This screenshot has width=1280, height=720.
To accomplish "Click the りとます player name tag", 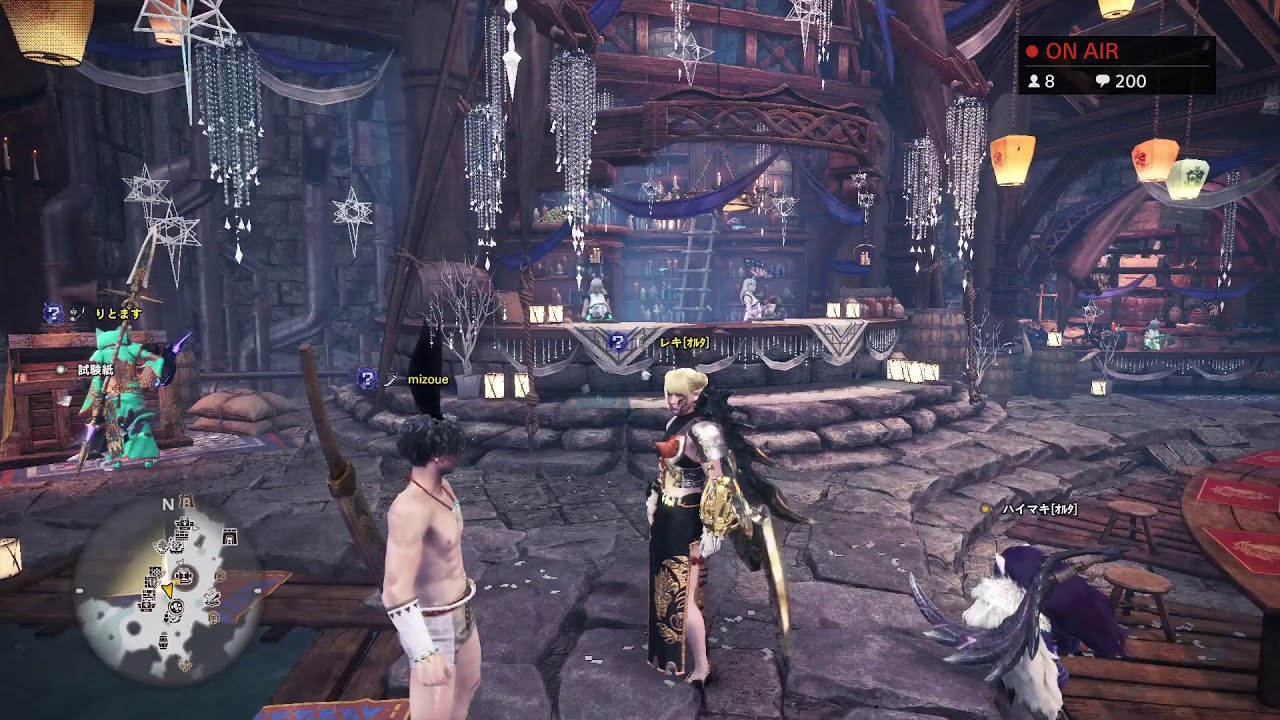I will (119, 314).
